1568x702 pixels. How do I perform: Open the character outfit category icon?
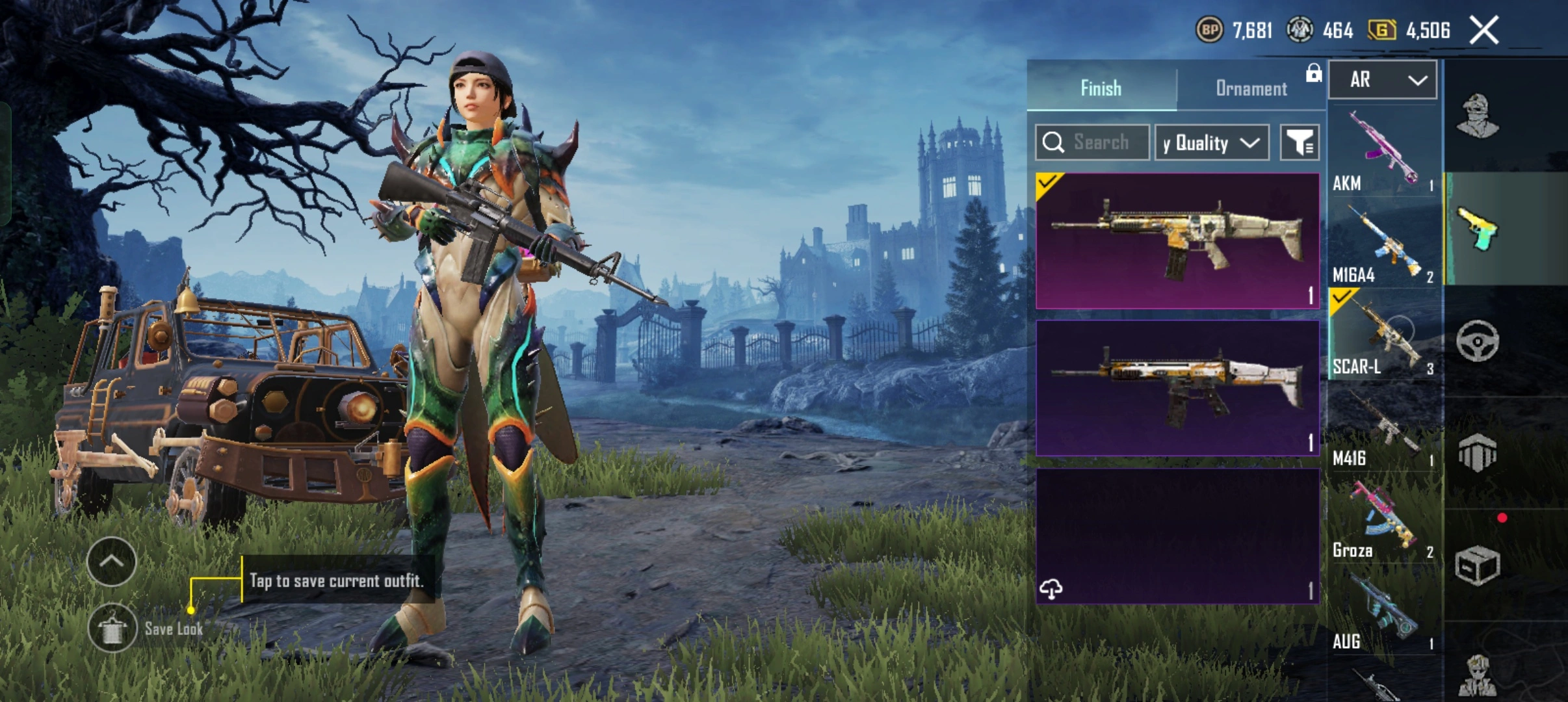click(x=1477, y=117)
